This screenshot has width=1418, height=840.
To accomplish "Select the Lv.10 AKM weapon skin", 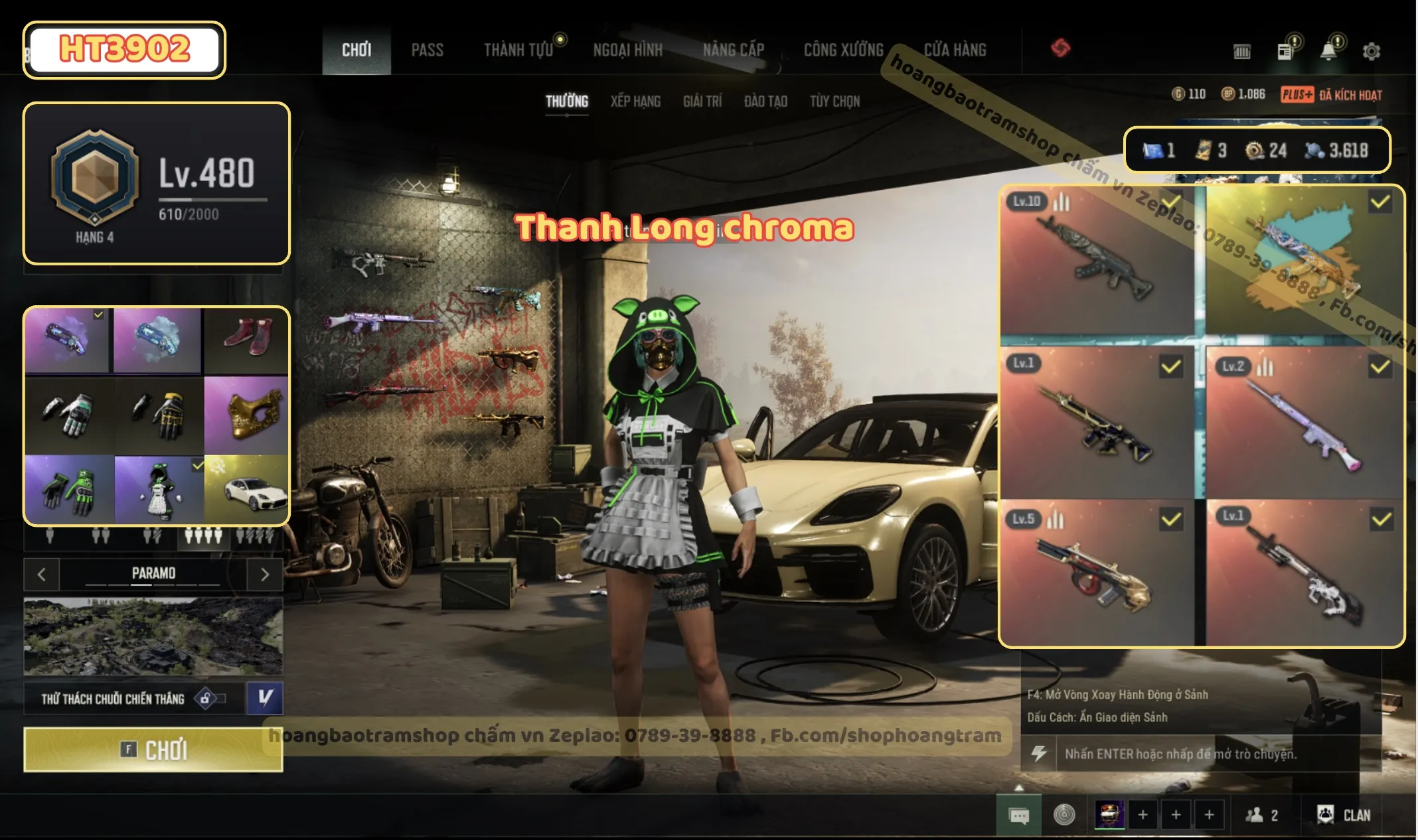I will [1097, 261].
